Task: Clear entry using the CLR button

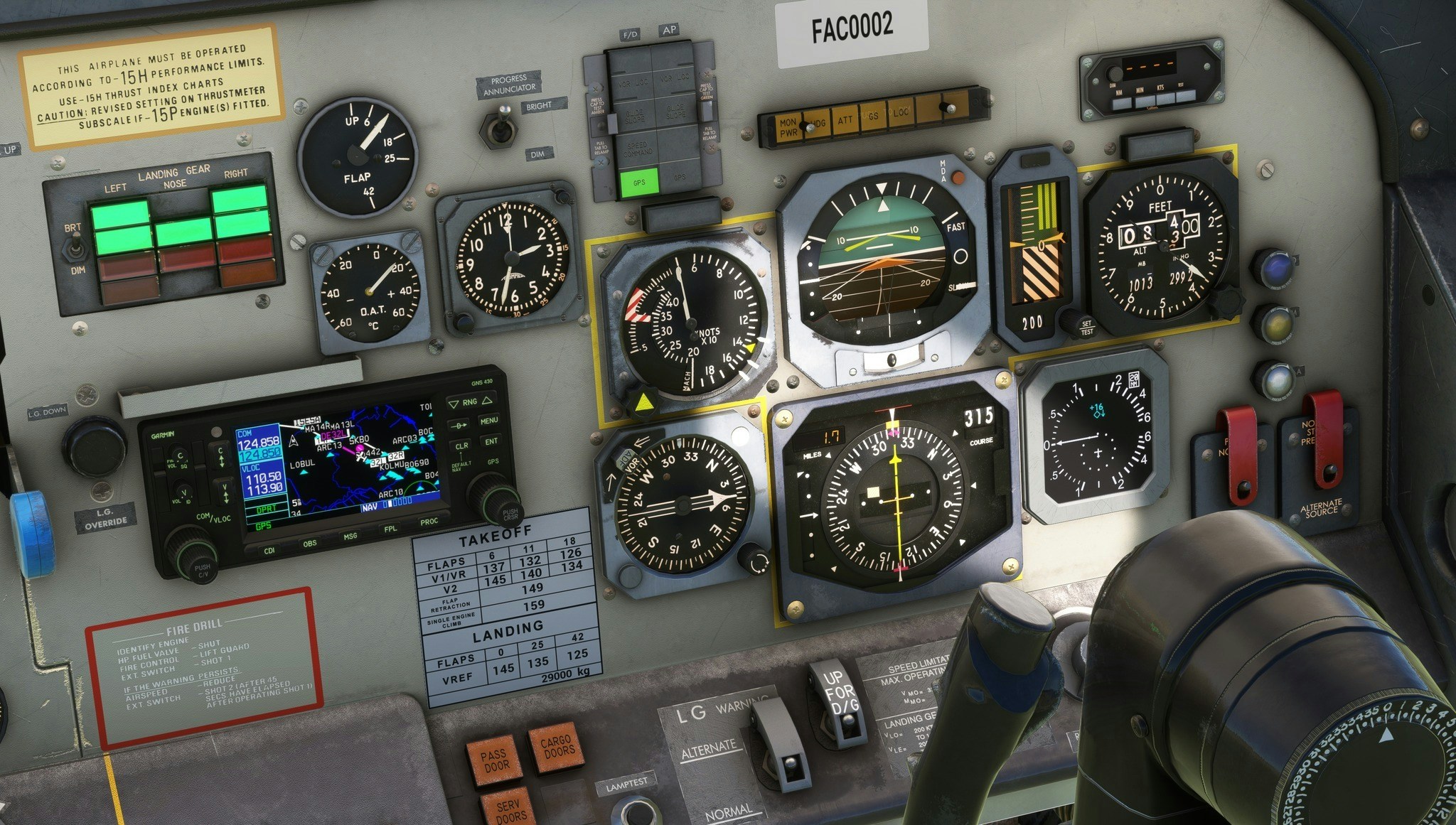Action: pyautogui.click(x=461, y=446)
